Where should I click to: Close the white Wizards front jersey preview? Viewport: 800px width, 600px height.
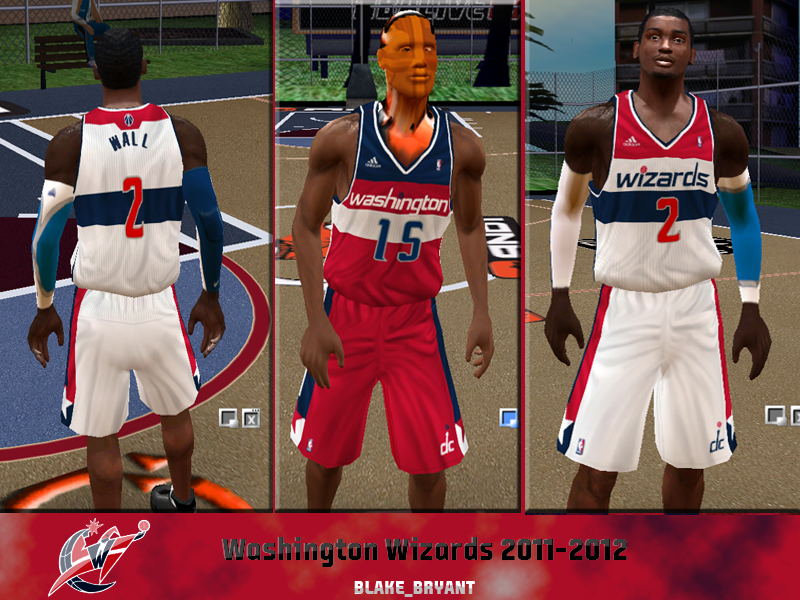[794, 414]
